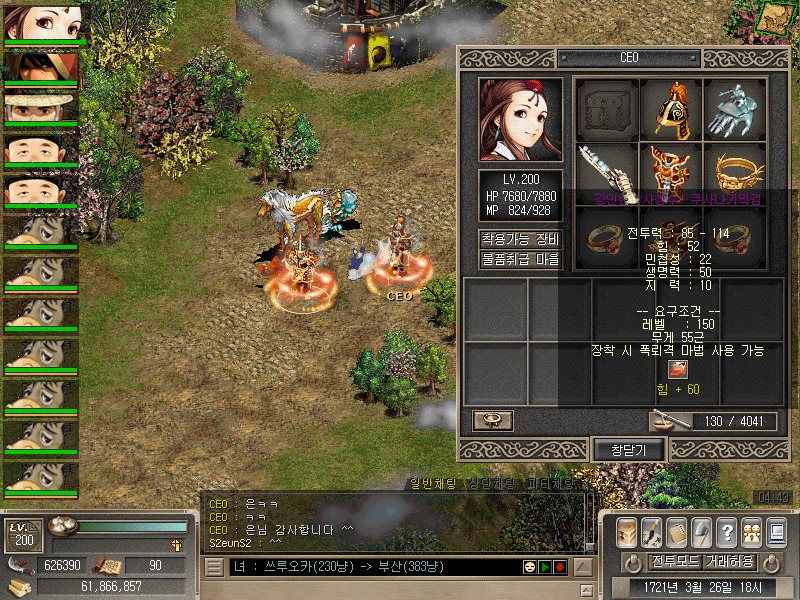Click the shovel icon in the toolbar
The image size is (800, 600).
702,532
